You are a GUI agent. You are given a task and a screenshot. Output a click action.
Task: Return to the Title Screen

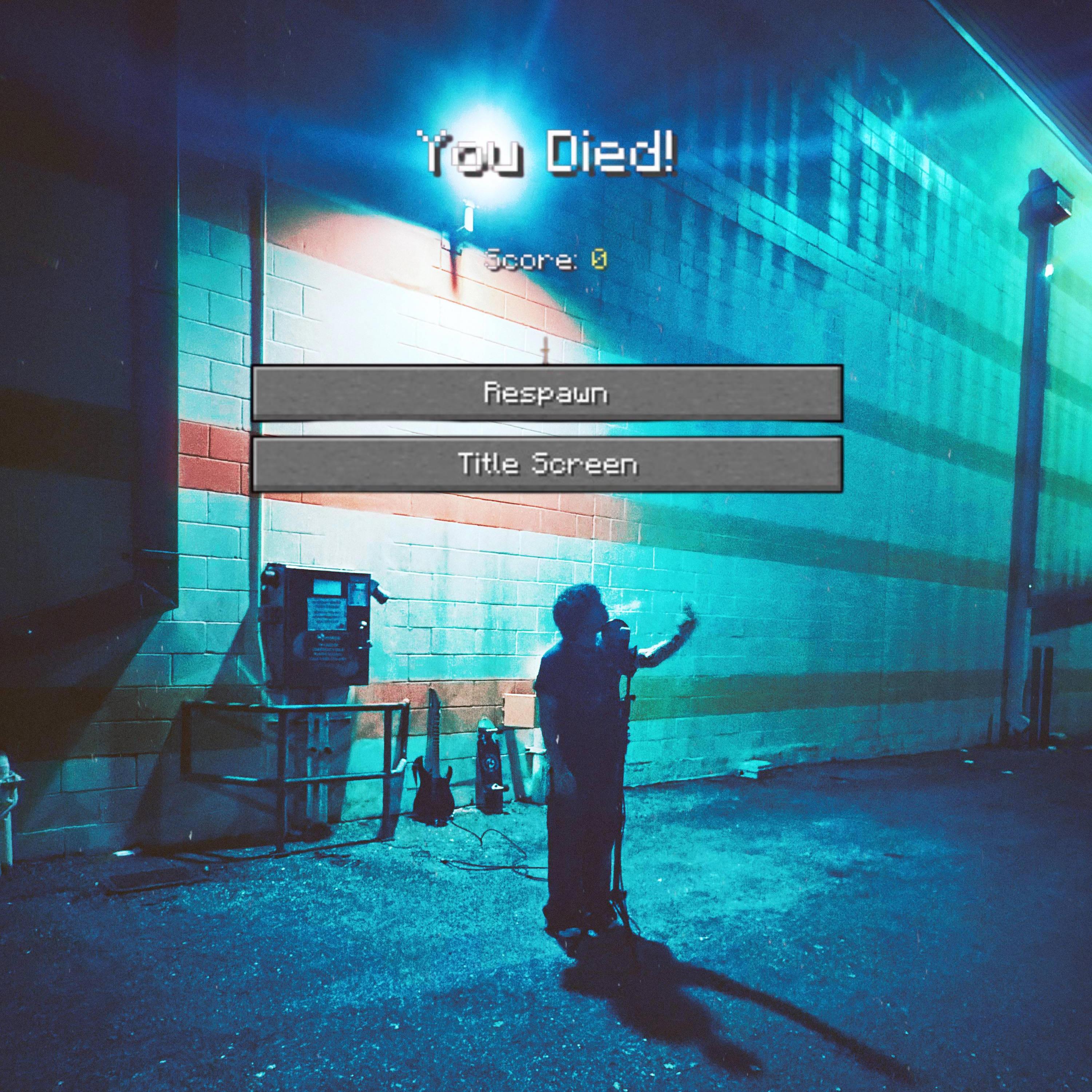547,464
